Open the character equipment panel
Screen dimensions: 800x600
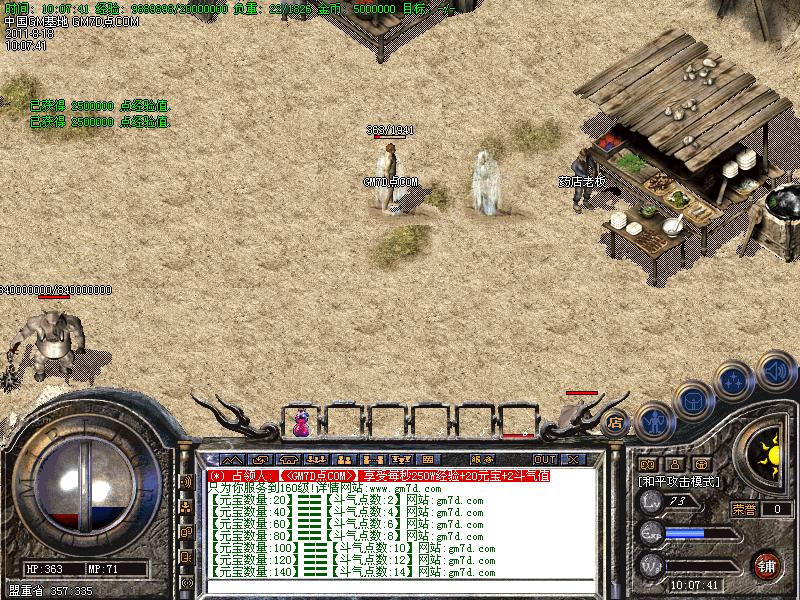click(652, 423)
